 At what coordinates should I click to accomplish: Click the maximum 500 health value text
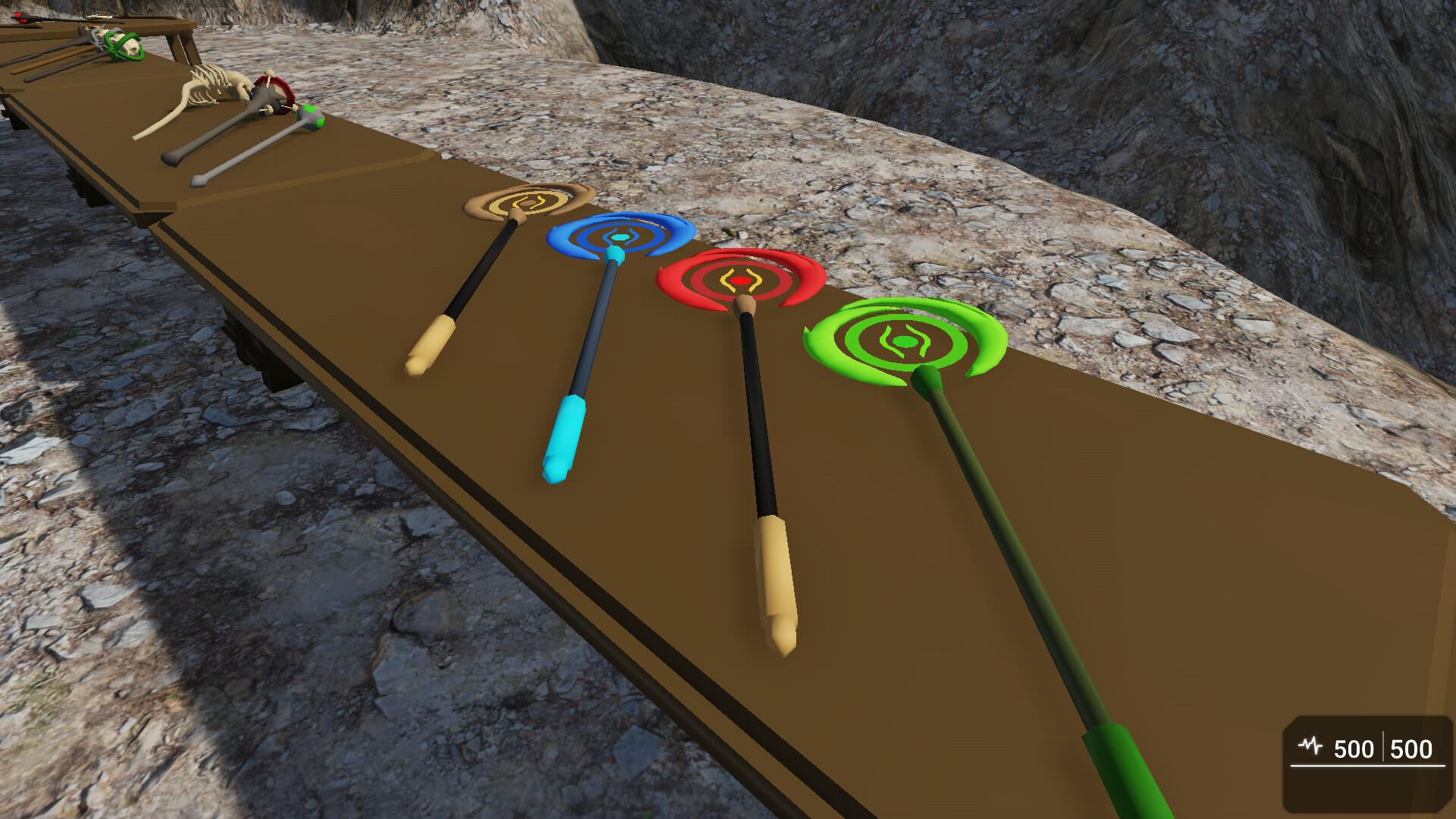(1411, 748)
